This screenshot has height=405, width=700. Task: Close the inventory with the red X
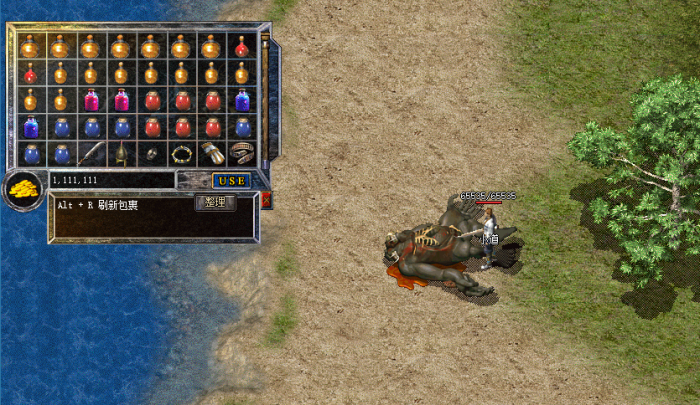[x=266, y=200]
